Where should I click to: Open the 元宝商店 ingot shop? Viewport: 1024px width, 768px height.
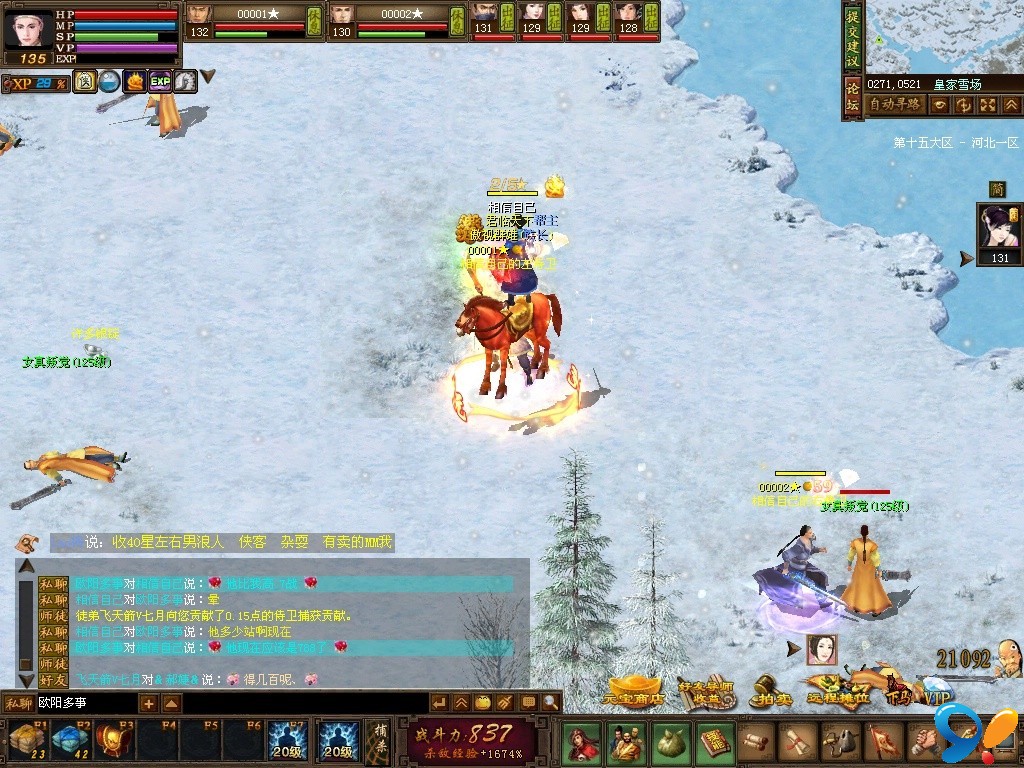point(634,694)
